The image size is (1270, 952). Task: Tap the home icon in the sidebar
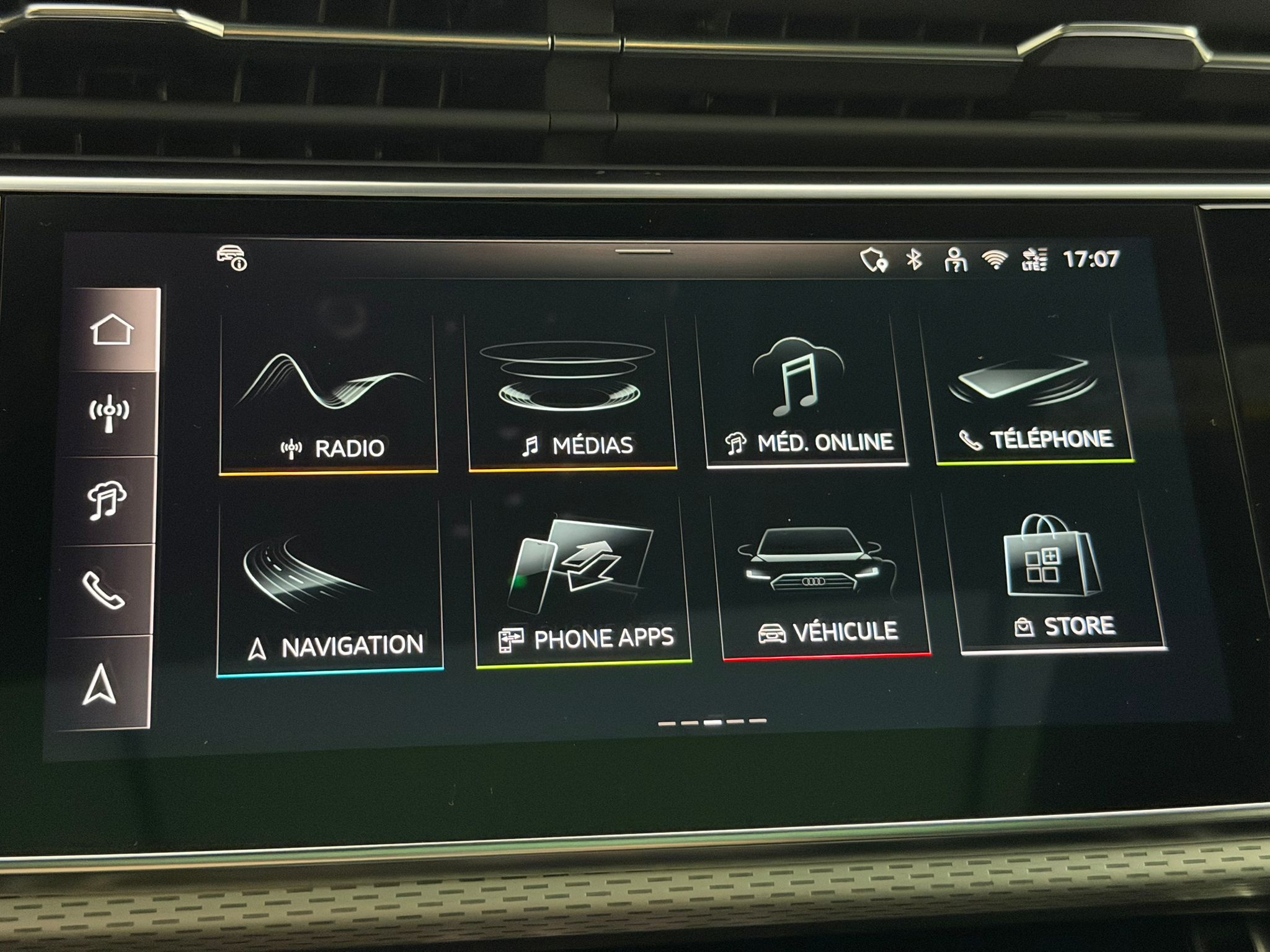click(112, 329)
